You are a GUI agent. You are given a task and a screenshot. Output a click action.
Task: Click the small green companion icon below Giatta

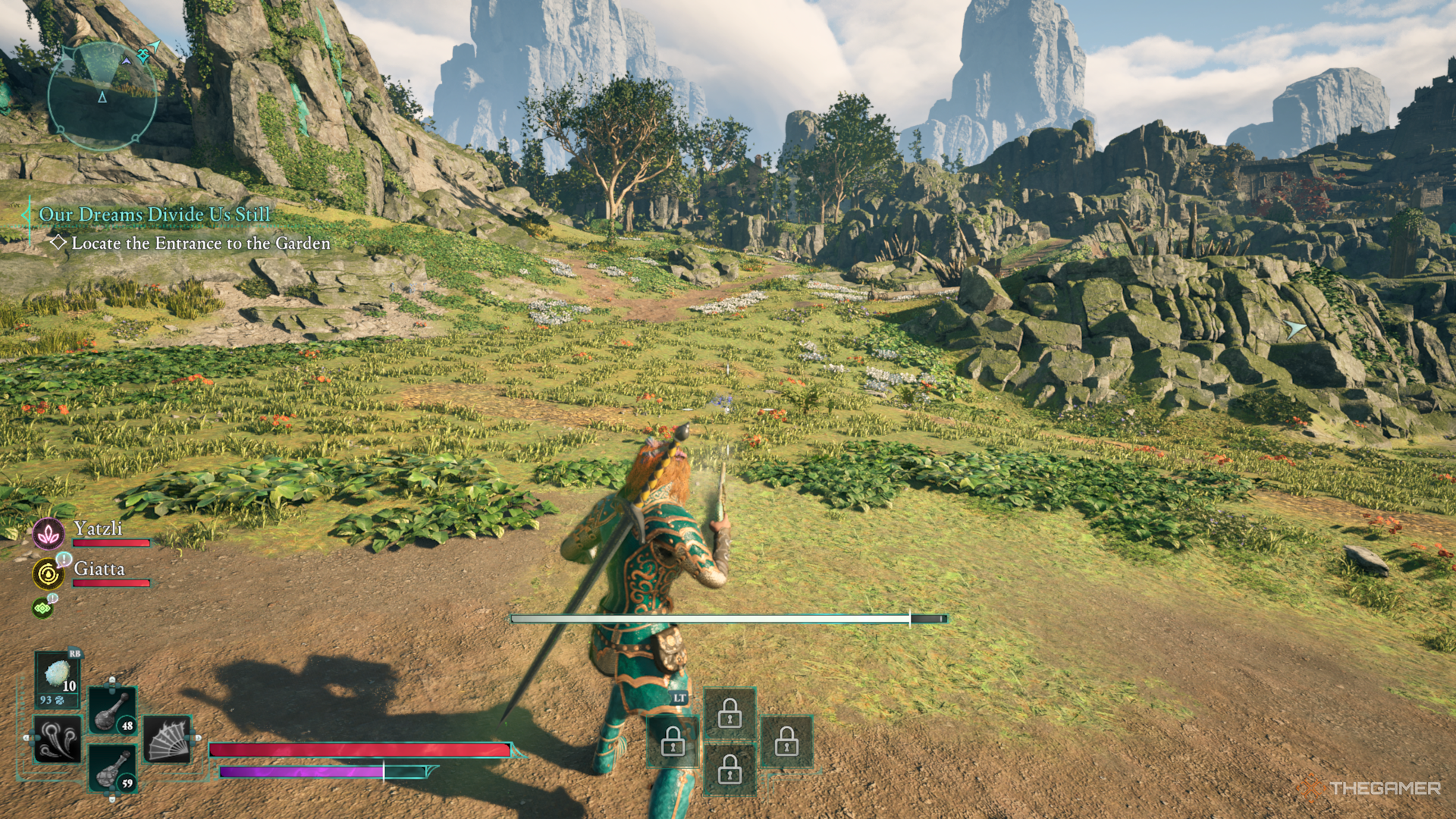click(42, 608)
